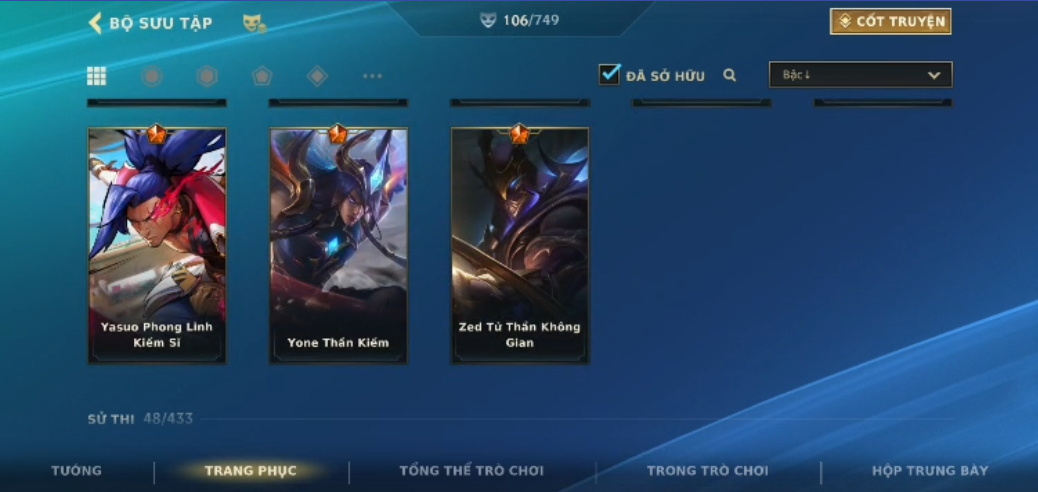Go back from Bộ Sưu Tập
Screen dimensions: 1038x492
[x=96, y=23]
